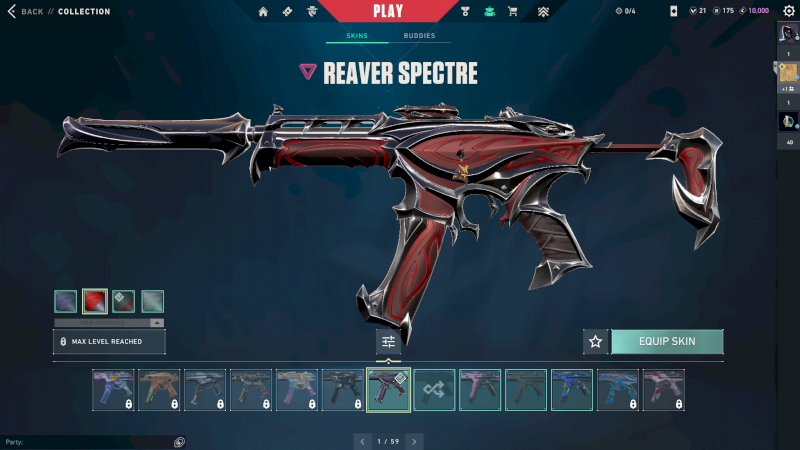800x450 pixels.
Task: Expand the skin level upgrades arrow
Action: (156, 323)
